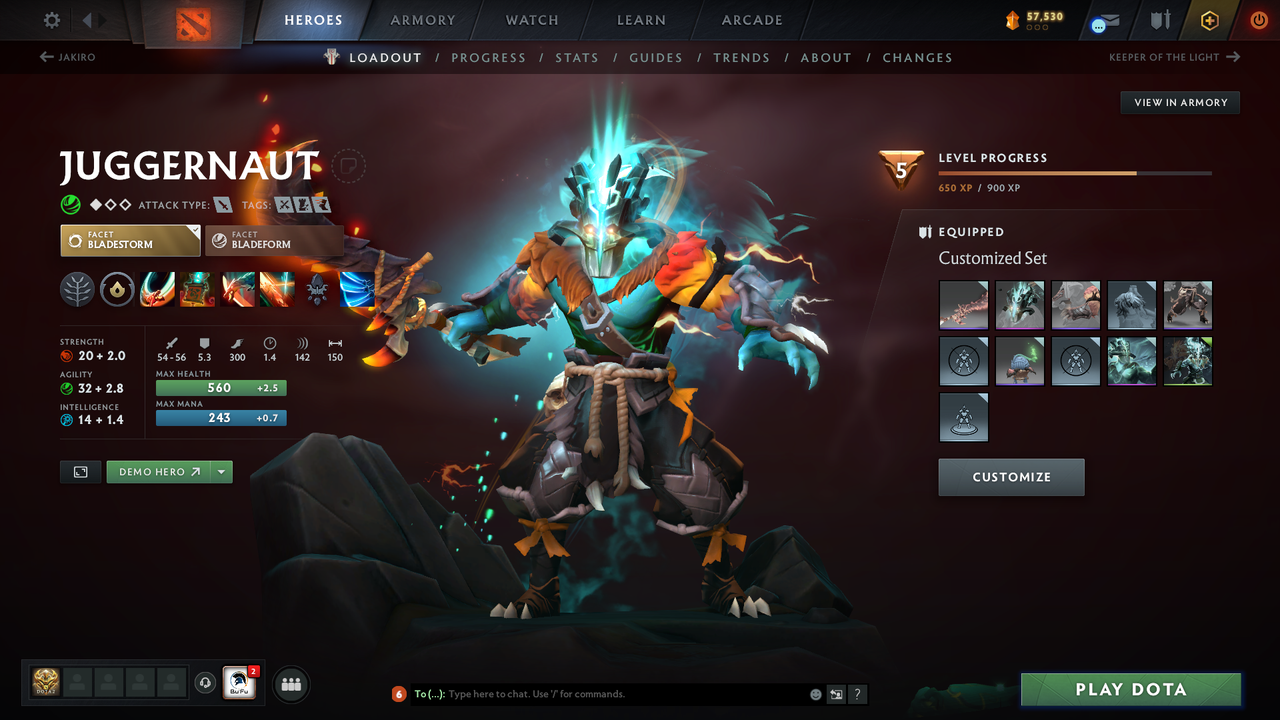
Task: Select the Bladestorm facet
Action: [x=130, y=240]
